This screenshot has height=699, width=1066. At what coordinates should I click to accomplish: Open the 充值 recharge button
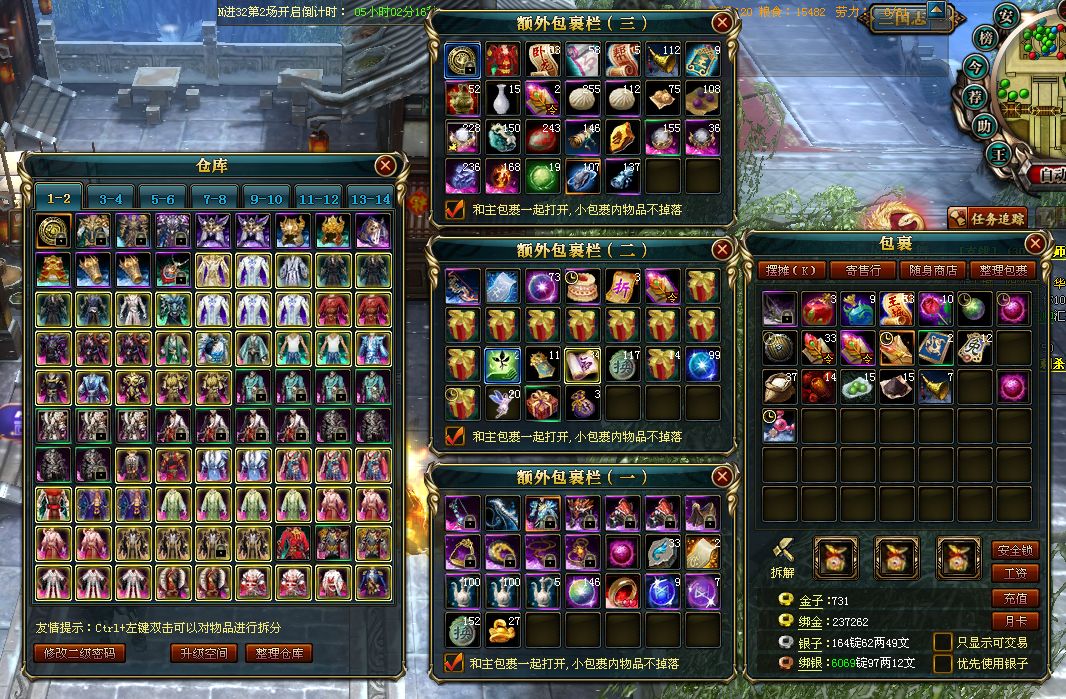coord(1014,598)
